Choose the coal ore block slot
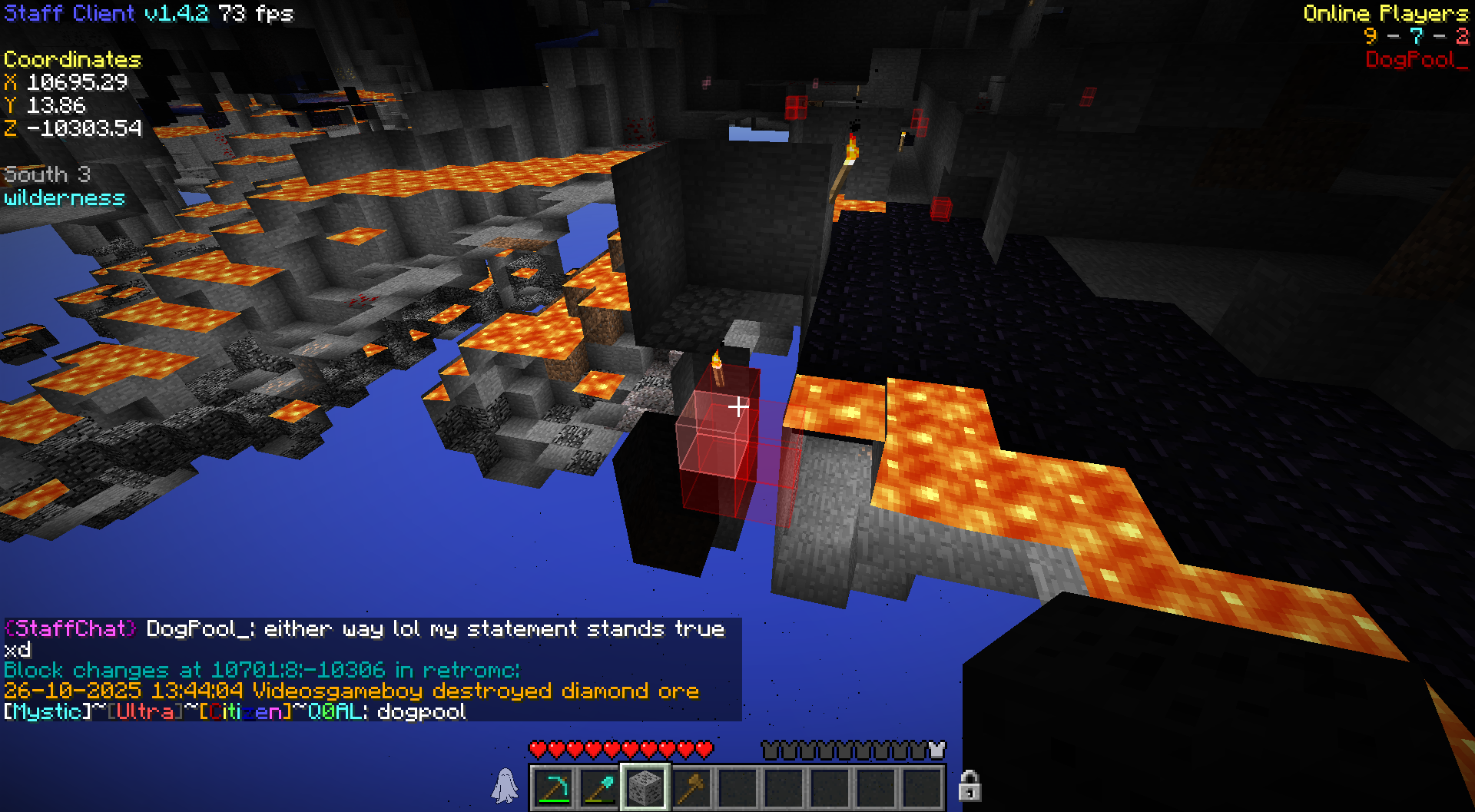 [x=645, y=787]
